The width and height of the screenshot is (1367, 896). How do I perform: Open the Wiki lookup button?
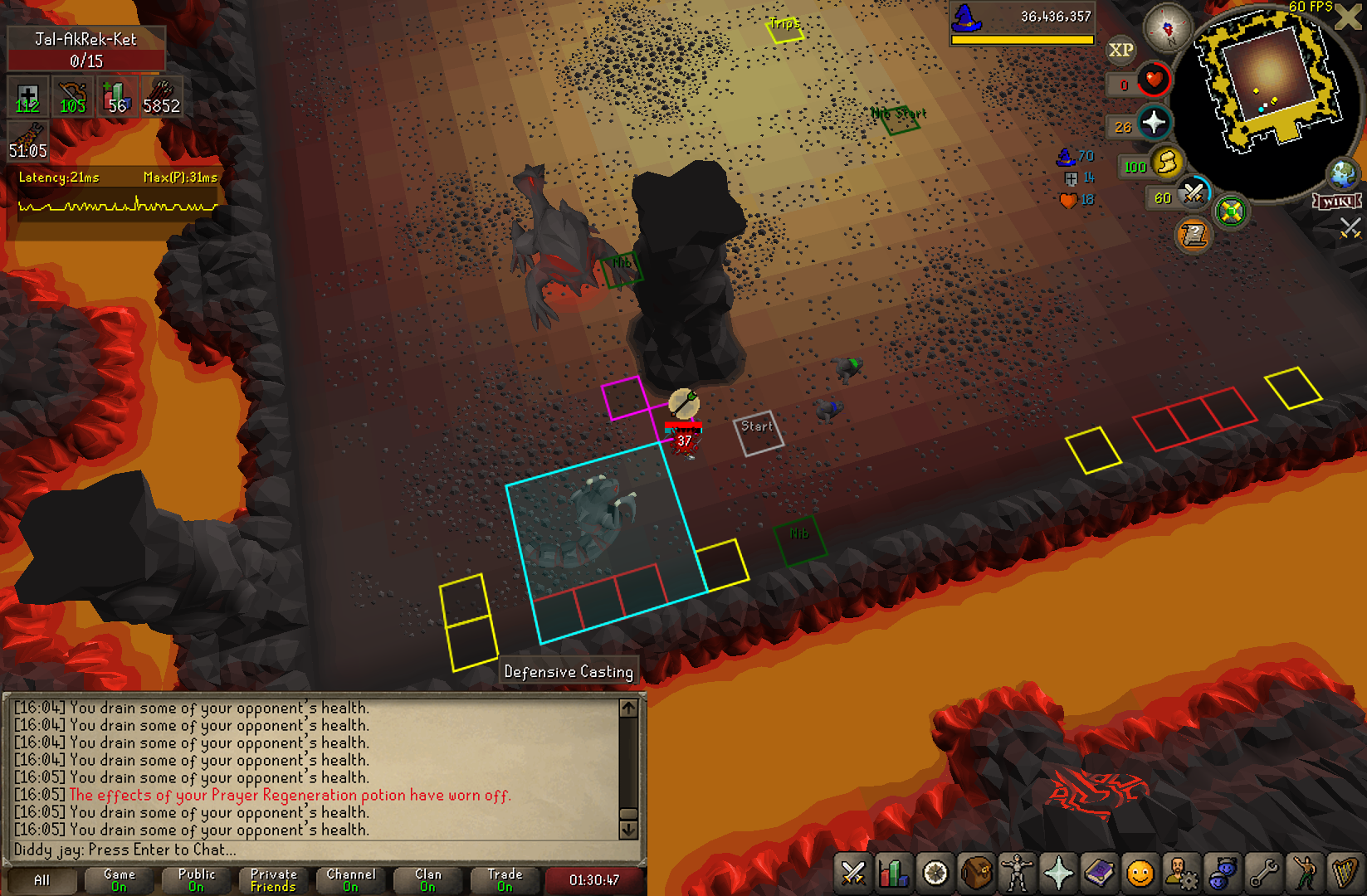point(1336,202)
